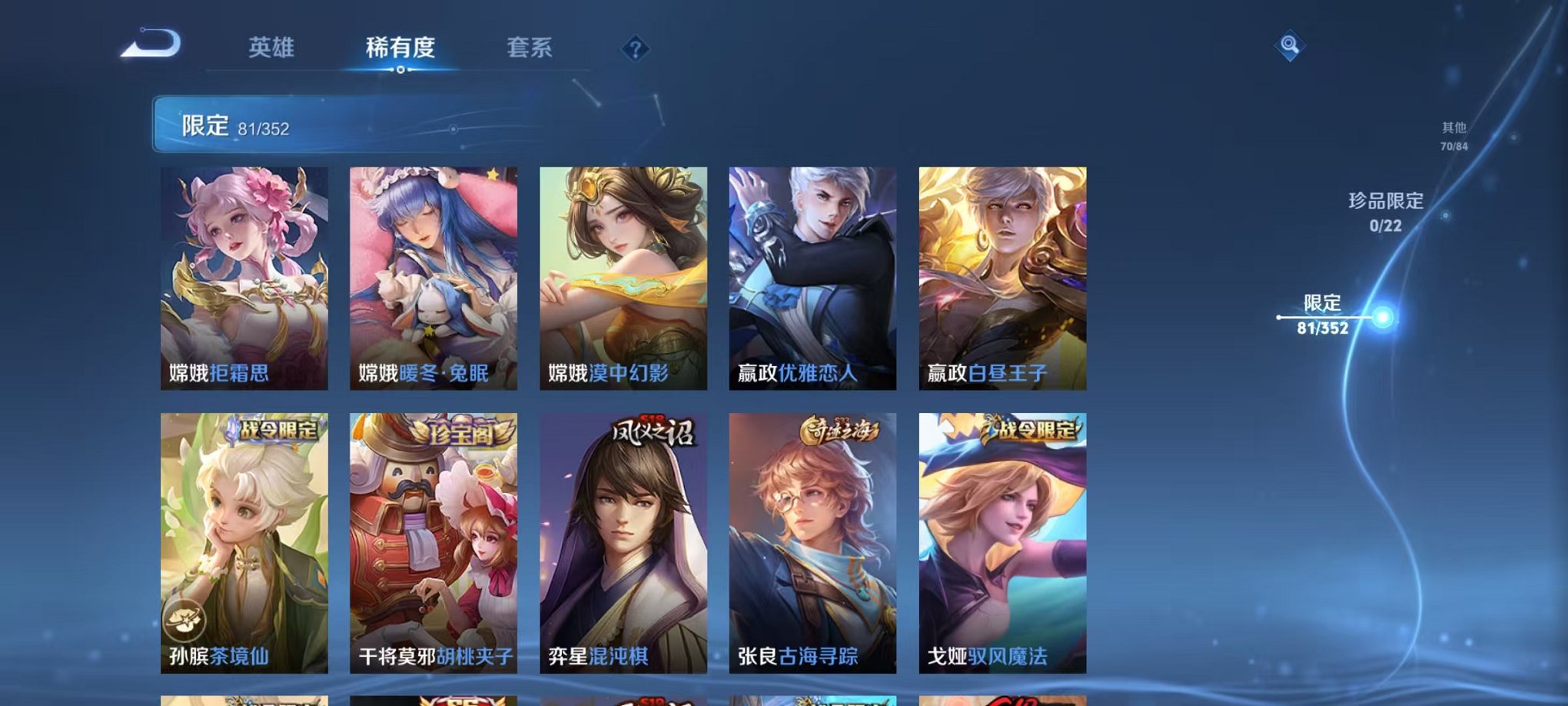Switch to the 英雄 tab

(x=274, y=48)
